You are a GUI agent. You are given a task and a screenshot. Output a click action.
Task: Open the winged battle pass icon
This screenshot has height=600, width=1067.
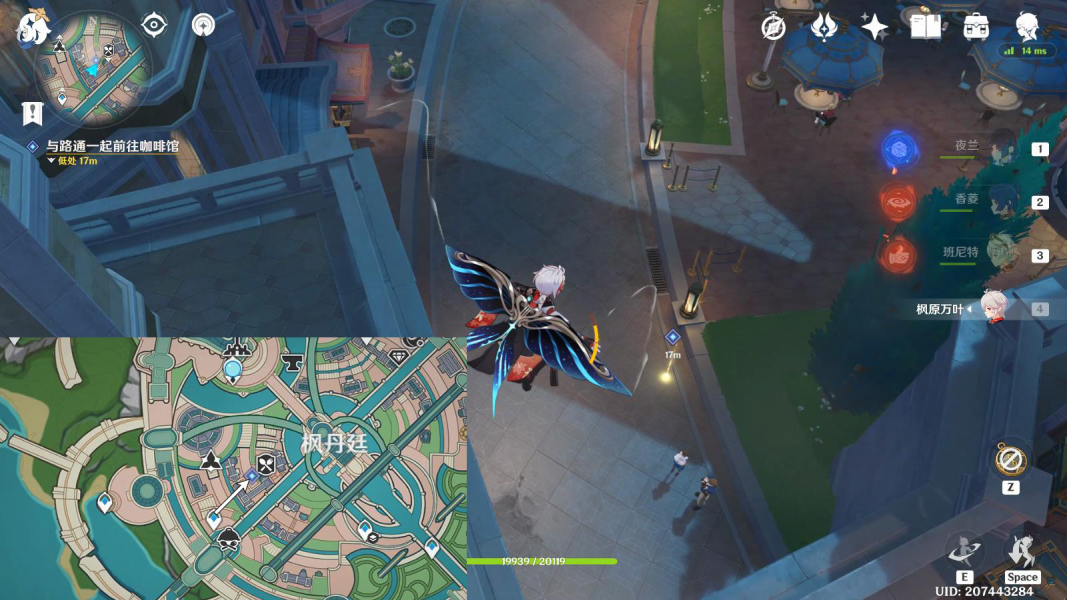824,27
